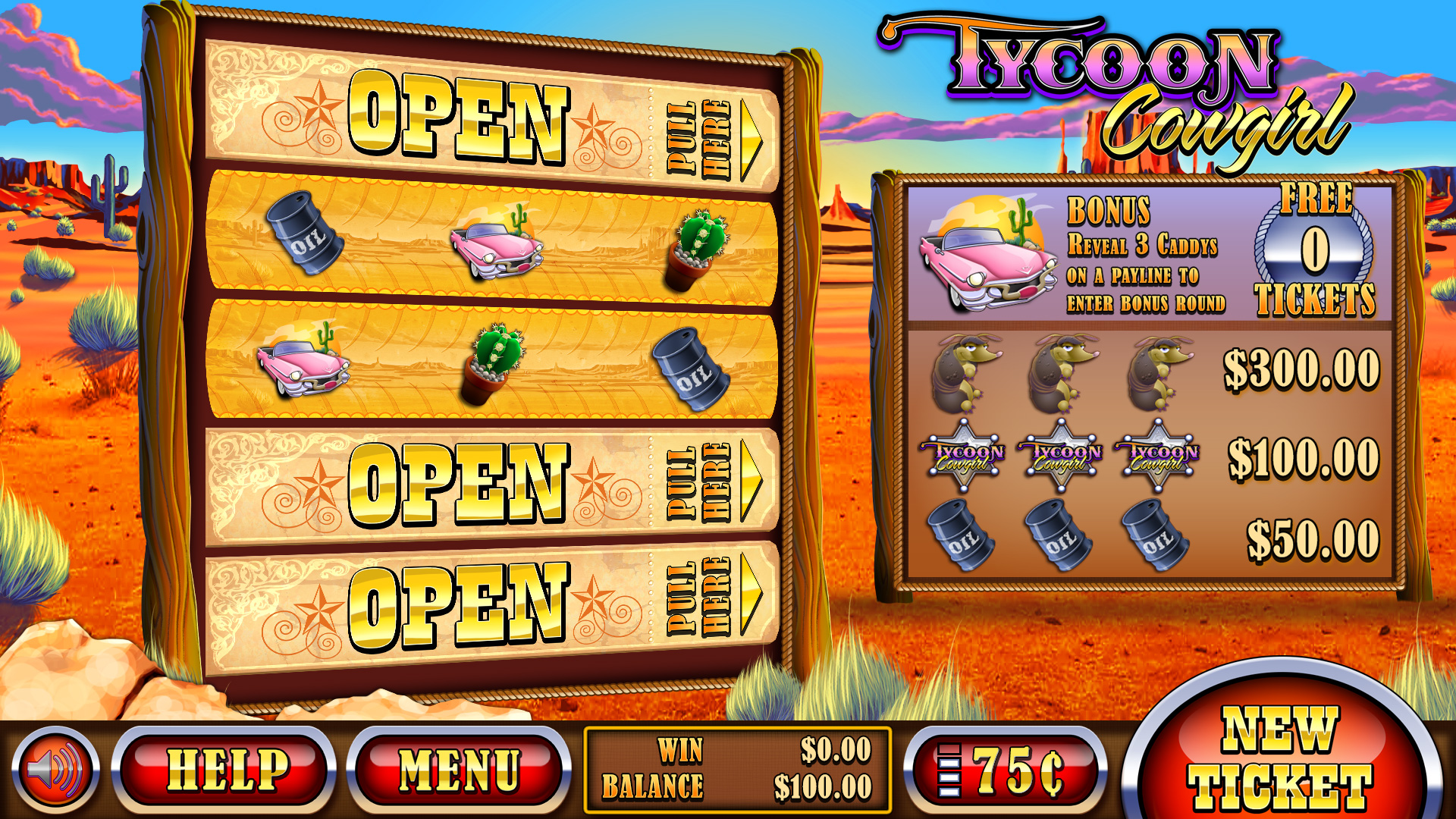Open the HELP screen
This screenshot has height=819, width=1456.
click(x=225, y=770)
